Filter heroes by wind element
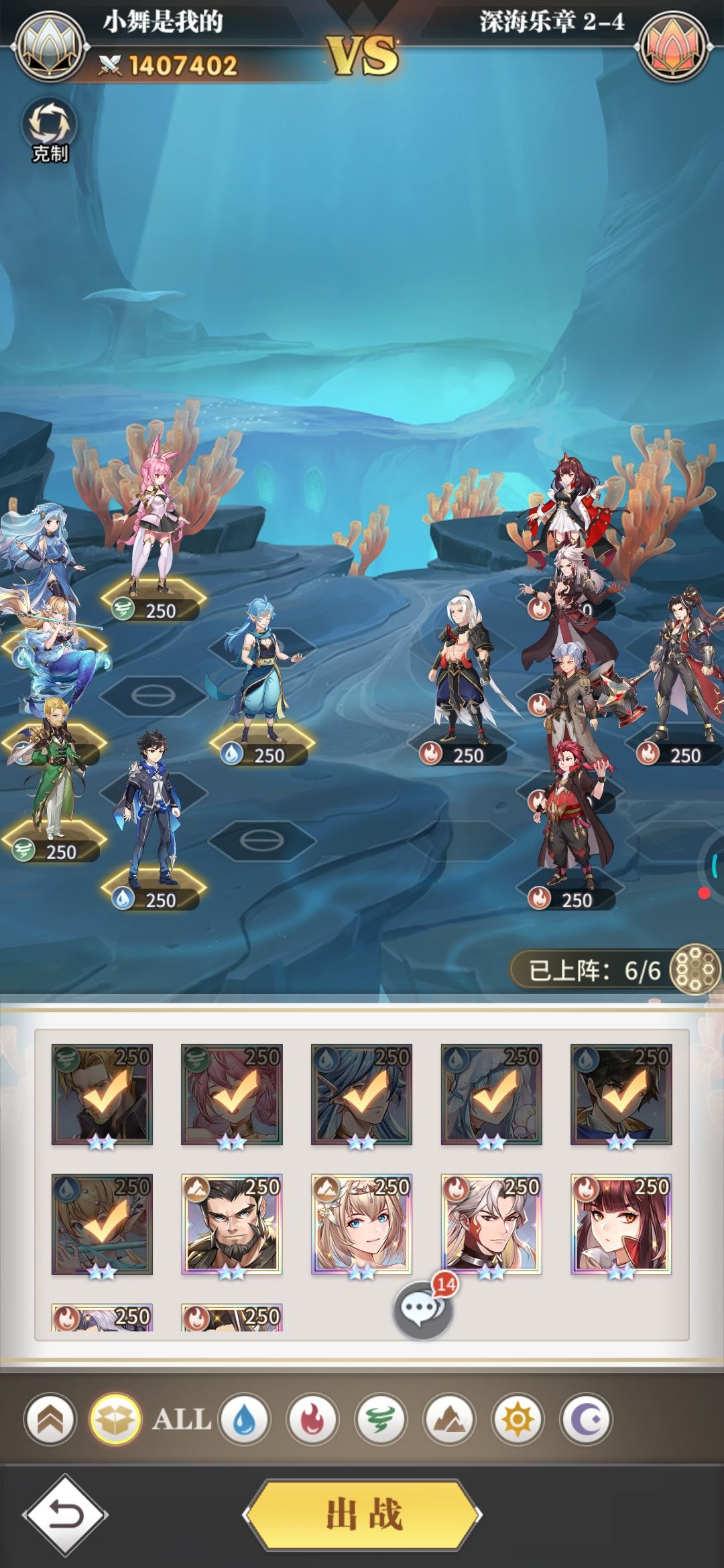724x1568 pixels. pos(381,1419)
